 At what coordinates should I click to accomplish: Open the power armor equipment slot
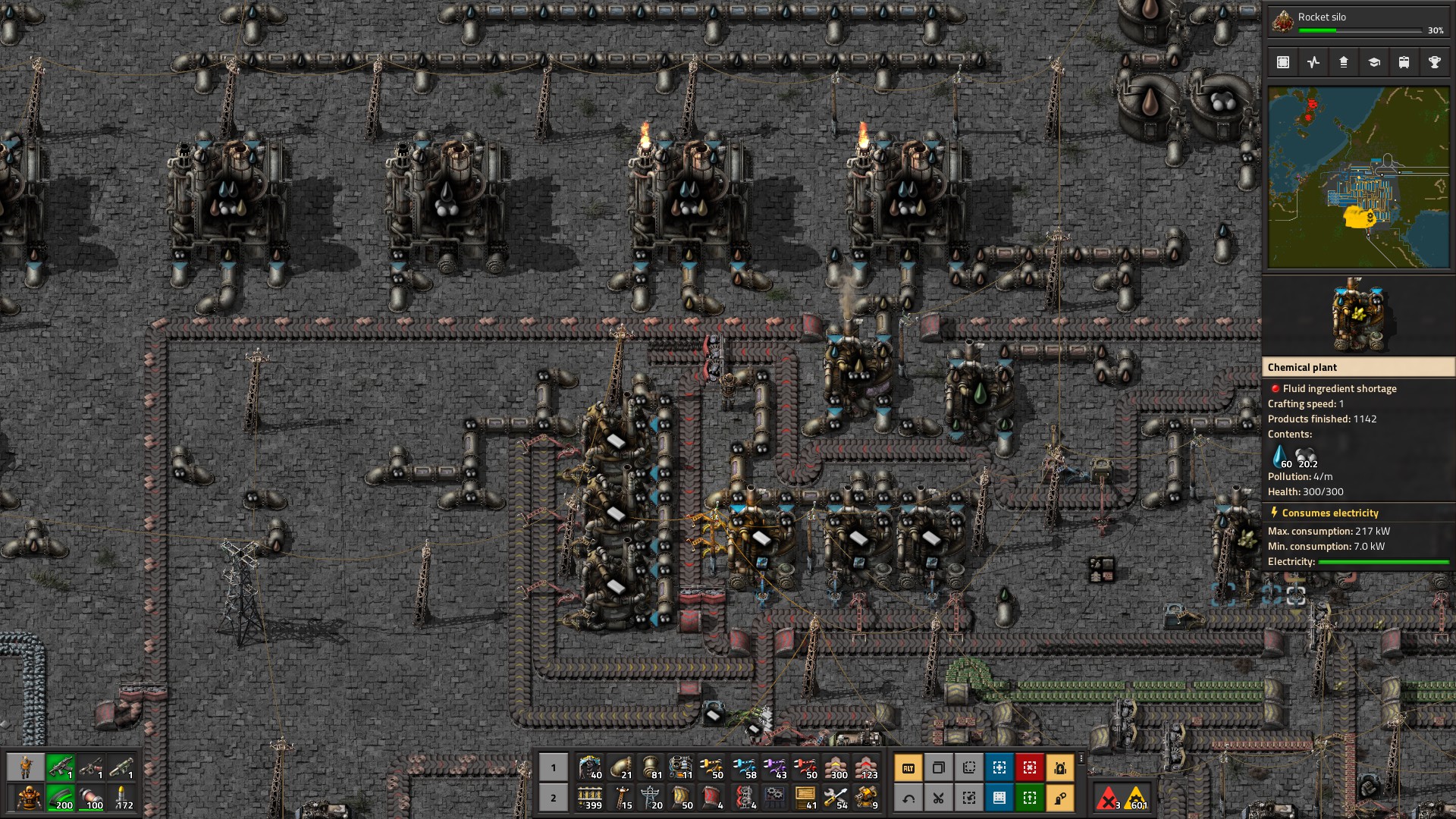pyautogui.click(x=30, y=798)
